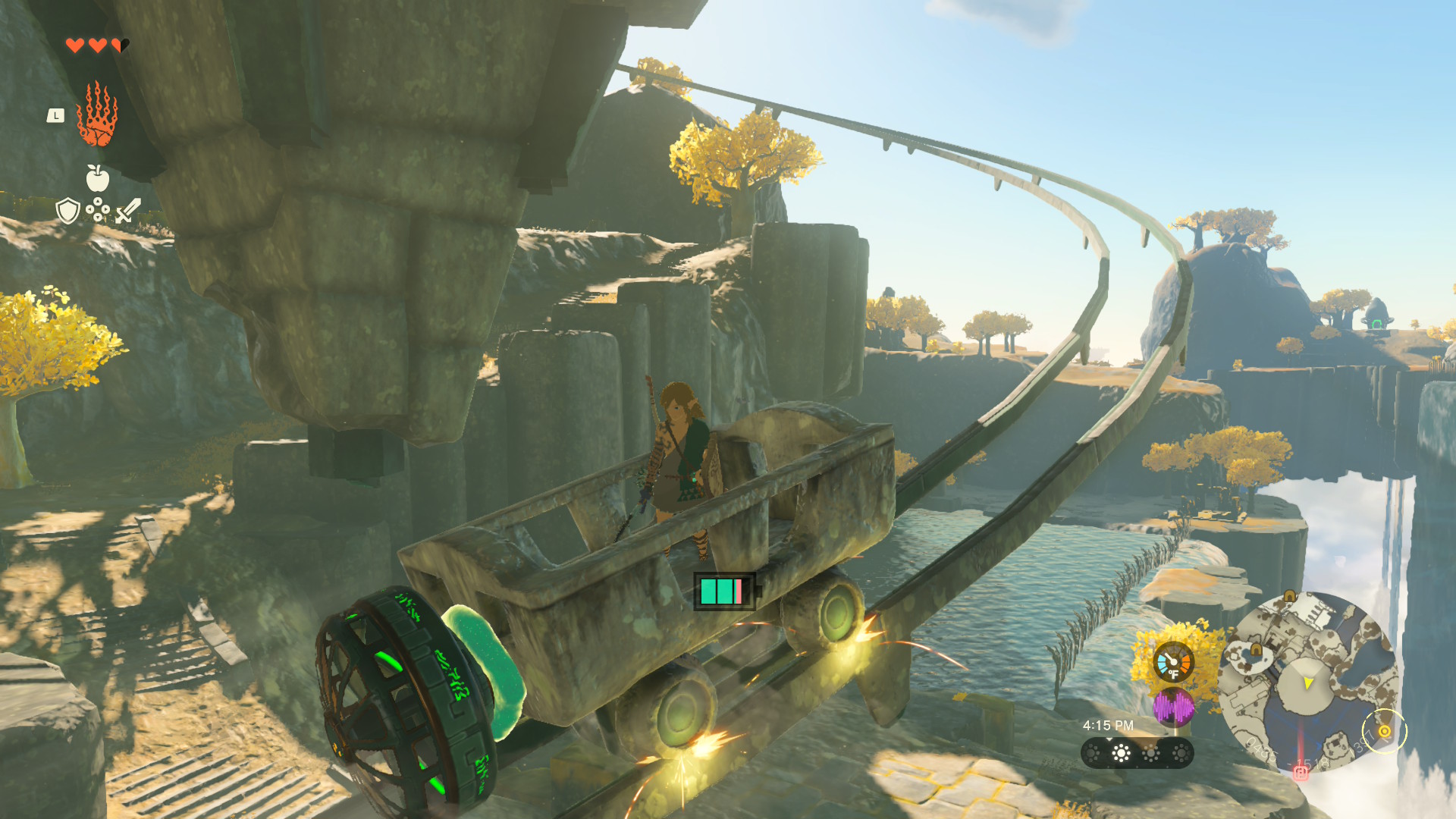Open the sword weapon quick-select icon

128,210
